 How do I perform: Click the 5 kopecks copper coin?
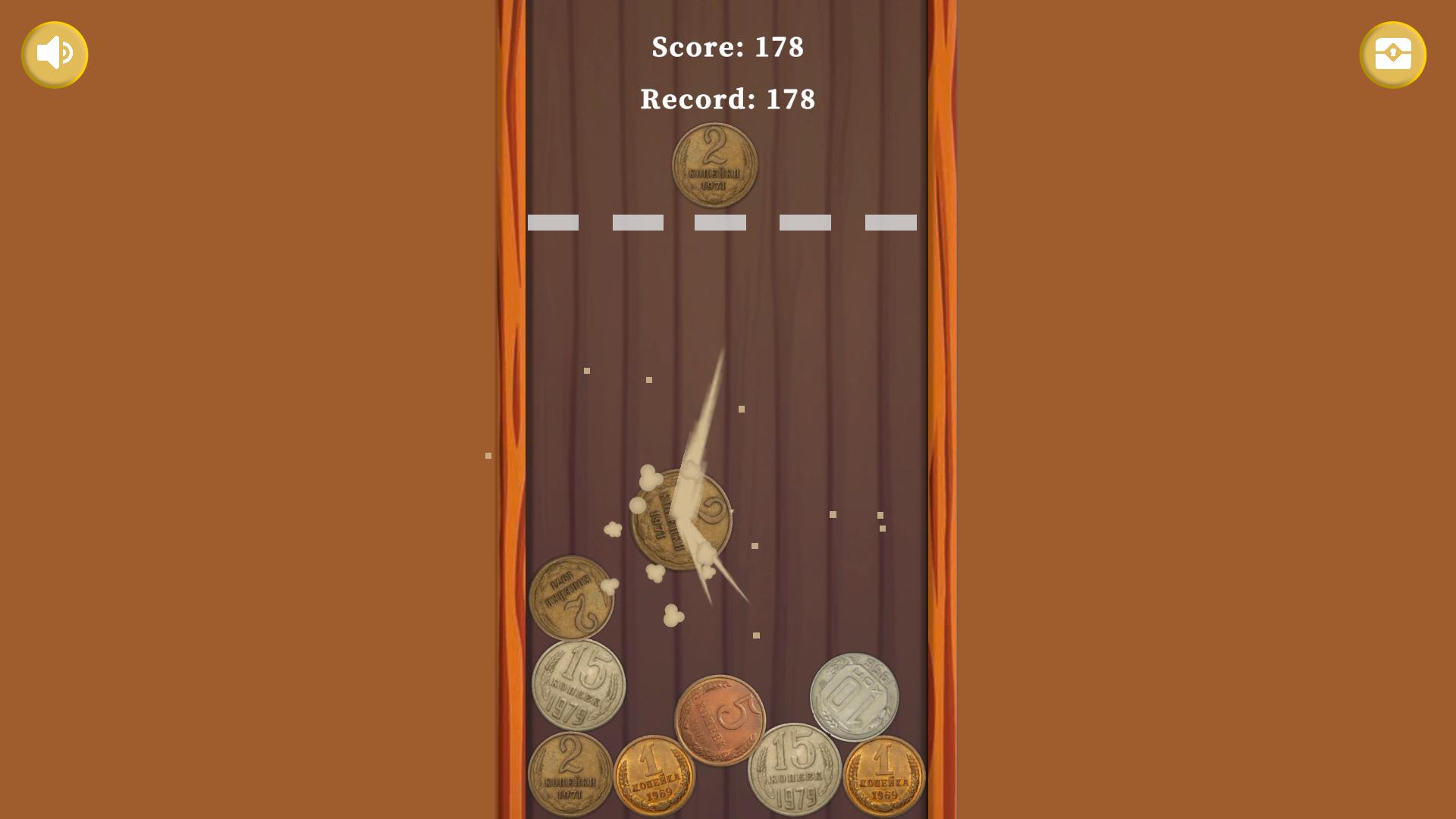[720, 717]
